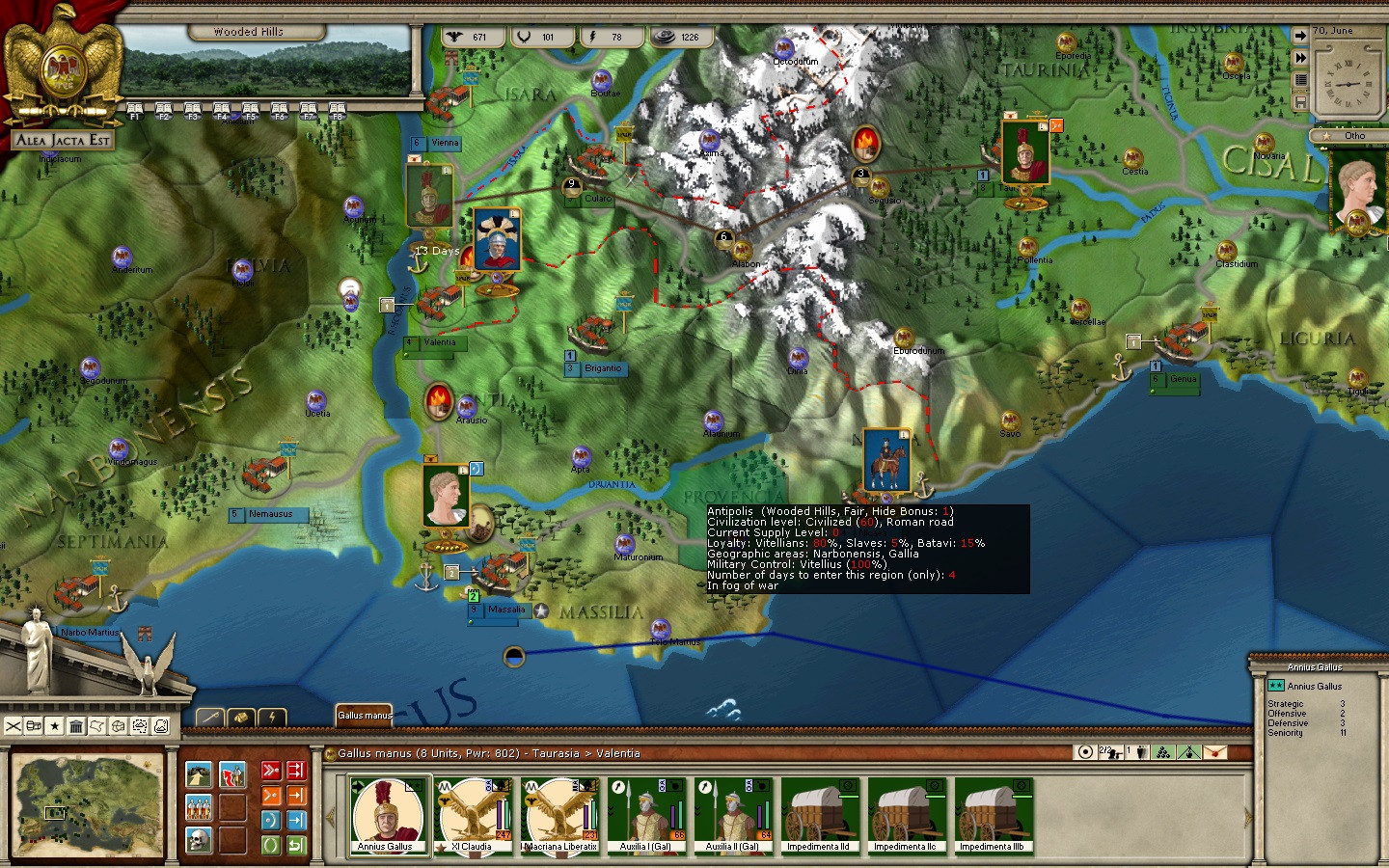Open the F1 ledger book
Image resolution: width=1389 pixels, height=868 pixels.
coord(135,110)
